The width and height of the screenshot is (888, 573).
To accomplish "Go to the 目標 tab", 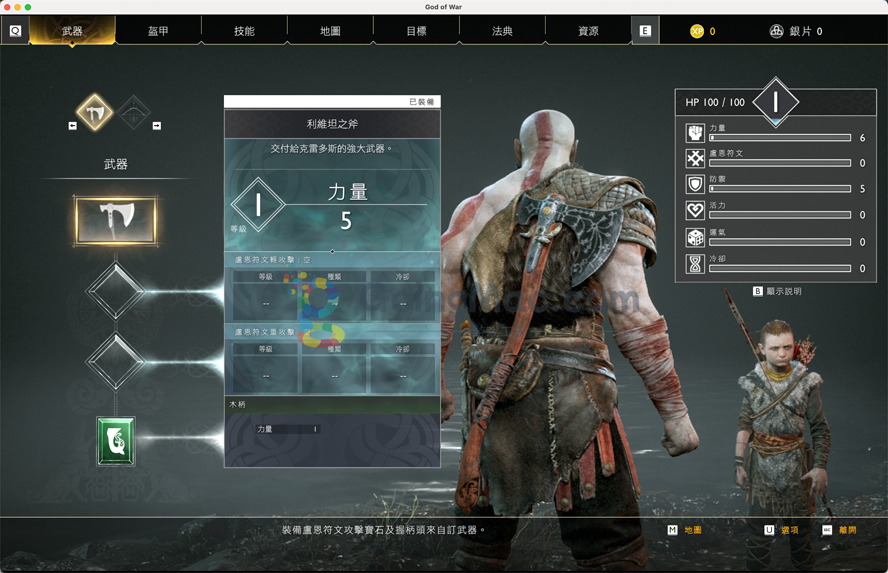I will pos(416,31).
